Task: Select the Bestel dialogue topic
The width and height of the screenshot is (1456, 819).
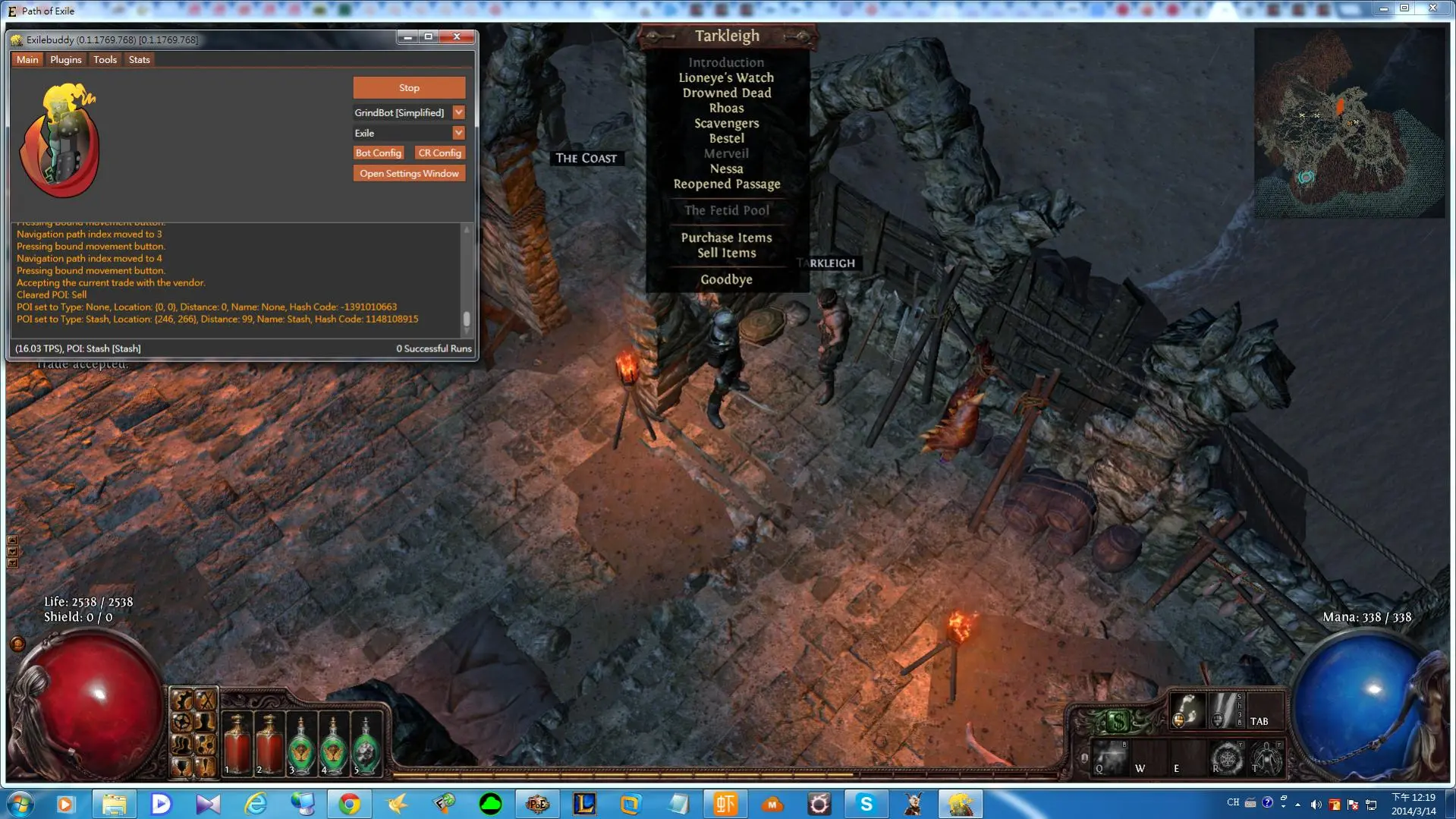Action: pyautogui.click(x=726, y=139)
